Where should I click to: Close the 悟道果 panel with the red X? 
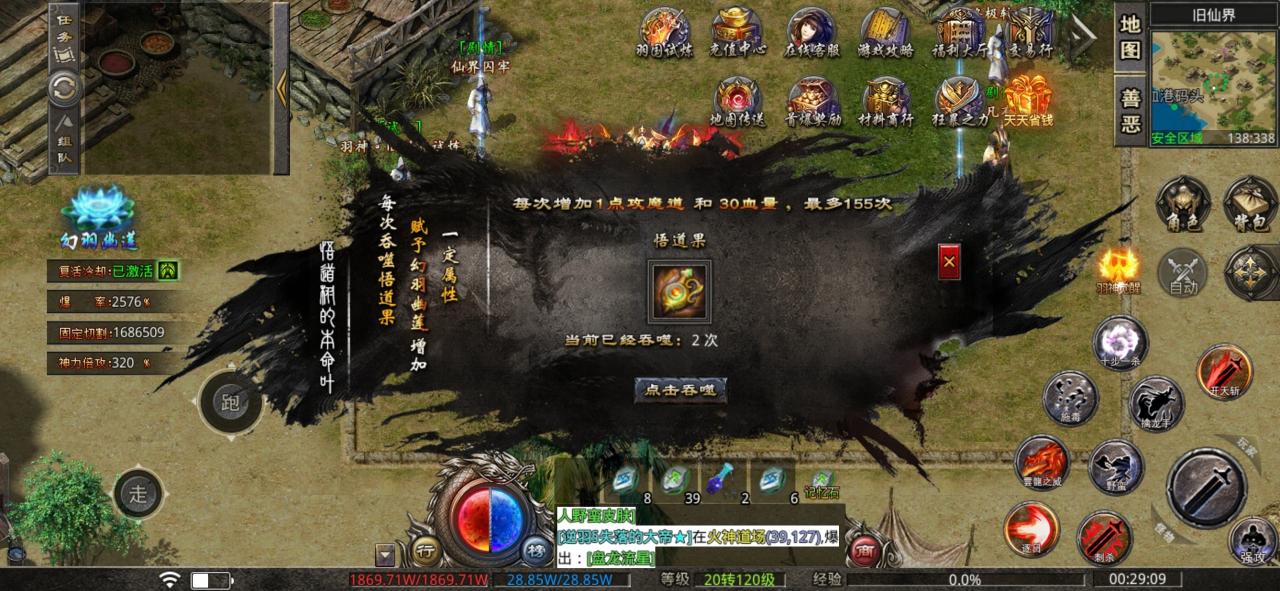pyautogui.click(x=949, y=262)
